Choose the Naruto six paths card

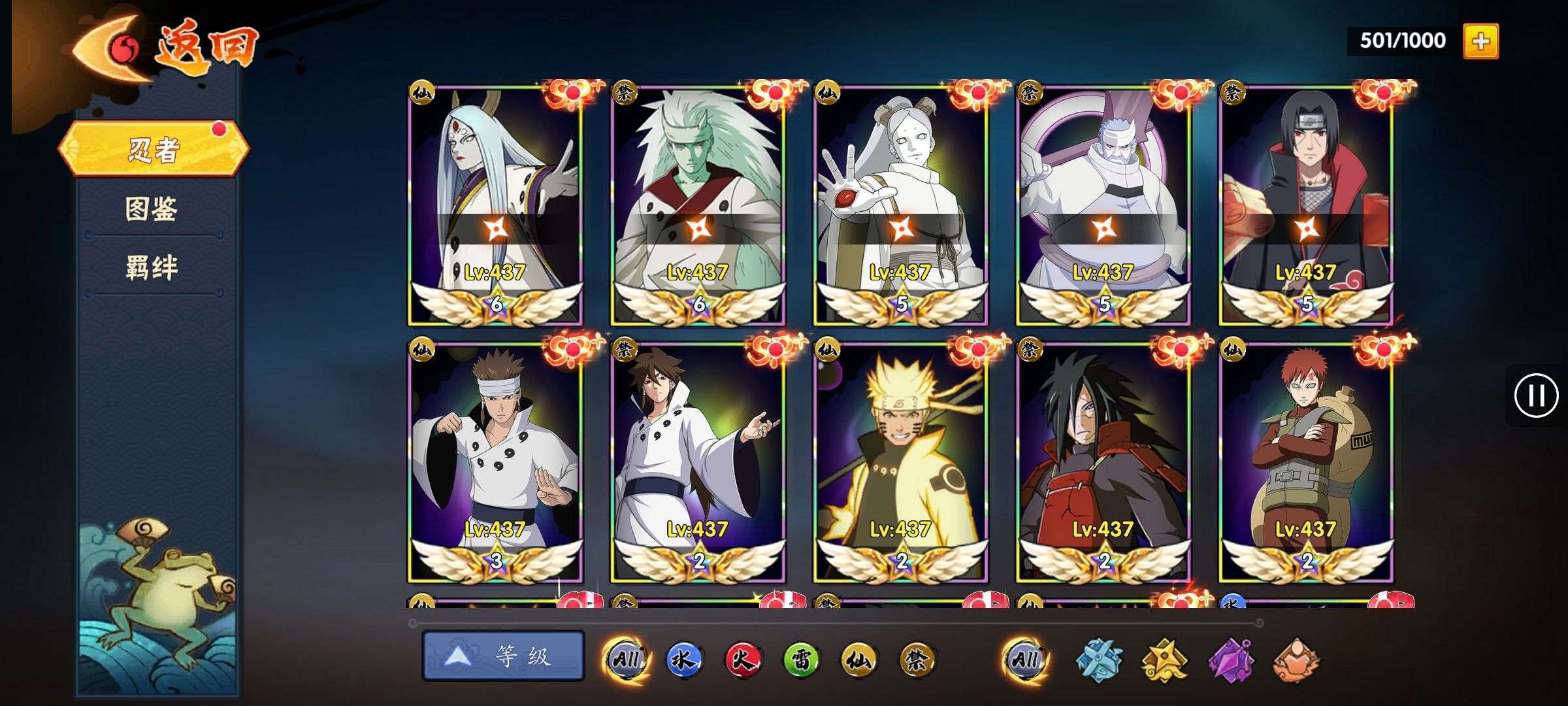901,462
